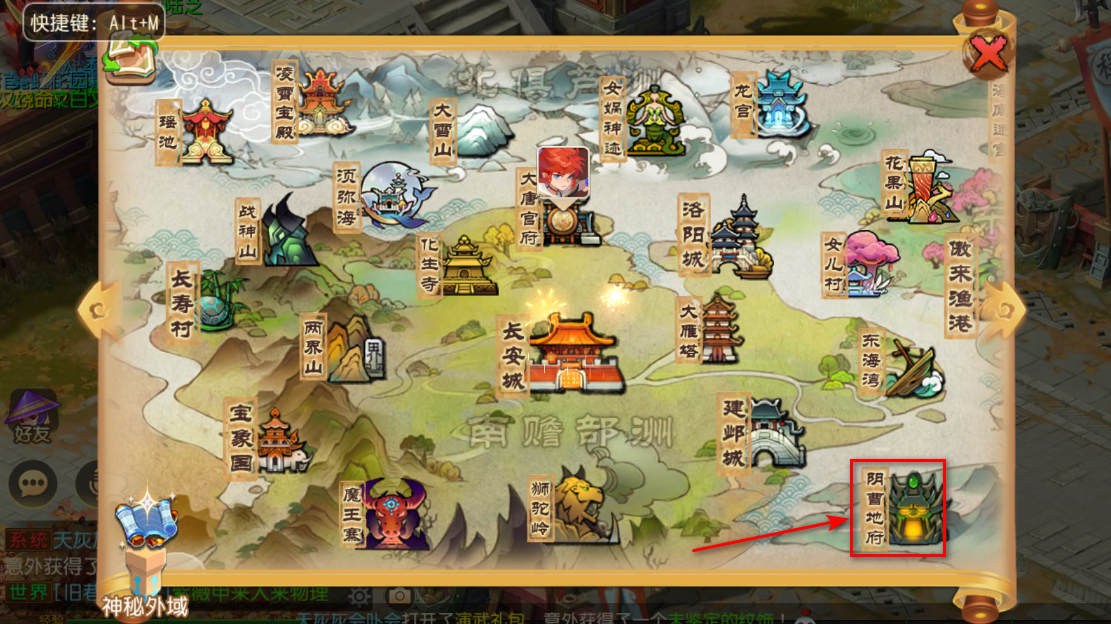The height and width of the screenshot is (624, 1111).
Task: Click the right arrow to scroll map
Action: [x=1004, y=308]
